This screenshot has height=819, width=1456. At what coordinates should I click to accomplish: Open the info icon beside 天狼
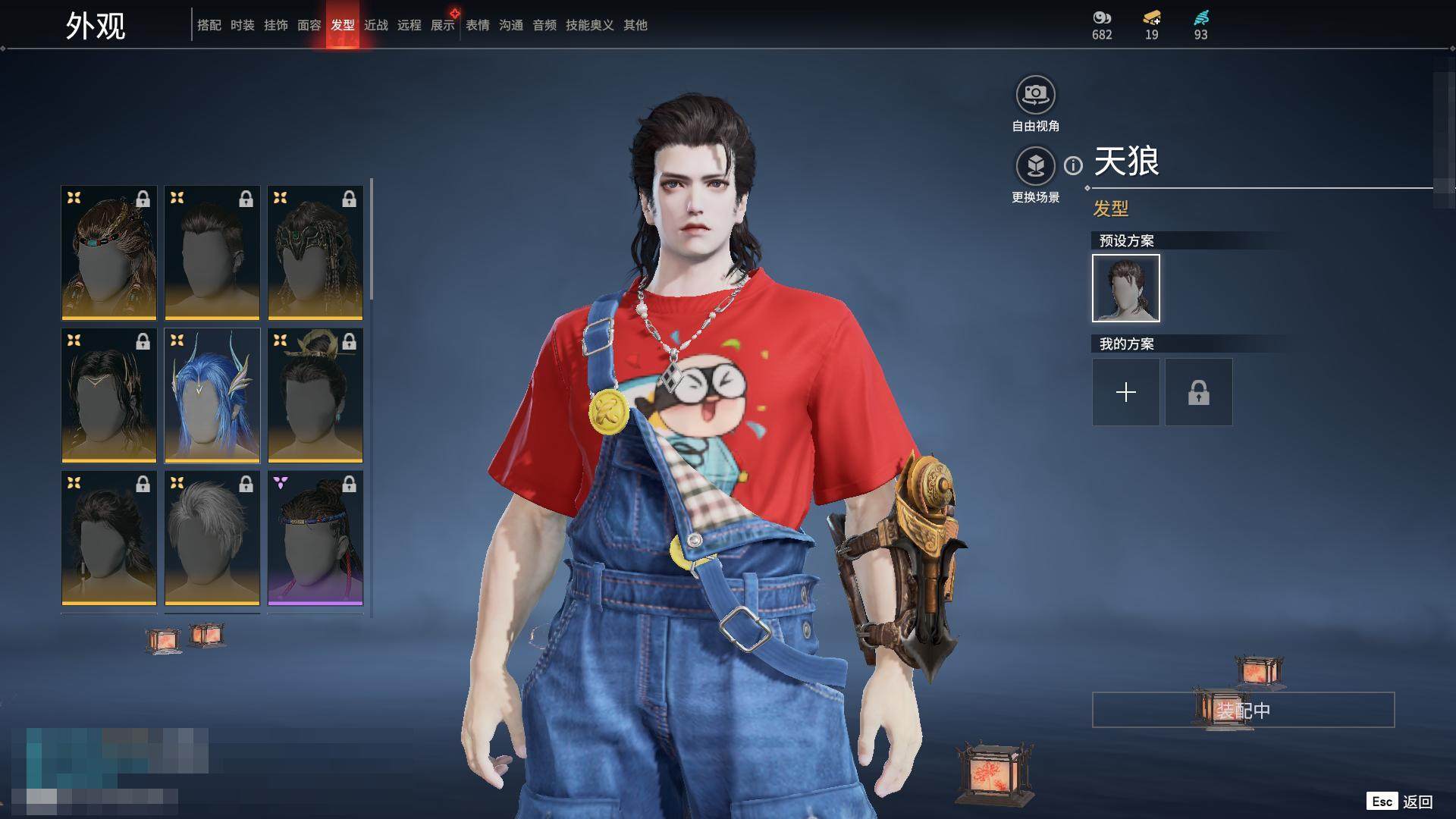[x=1073, y=165]
